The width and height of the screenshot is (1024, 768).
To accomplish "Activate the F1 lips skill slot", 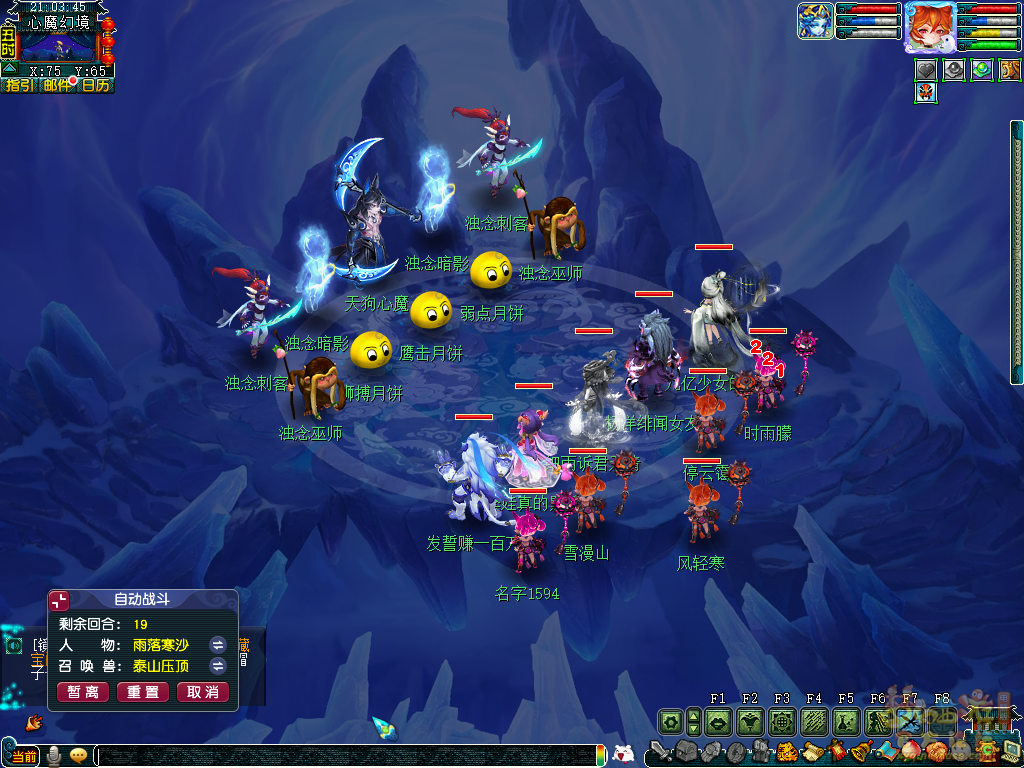I will point(718,721).
